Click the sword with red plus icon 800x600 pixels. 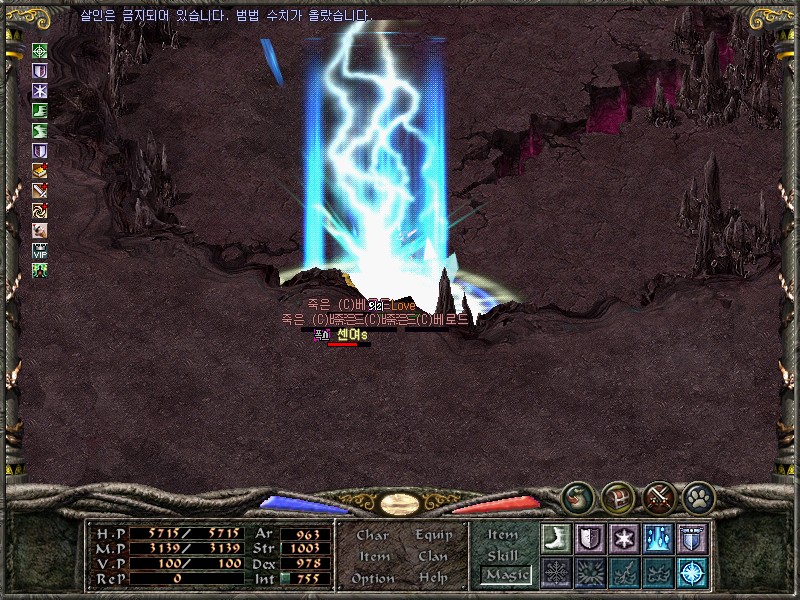coord(40,190)
